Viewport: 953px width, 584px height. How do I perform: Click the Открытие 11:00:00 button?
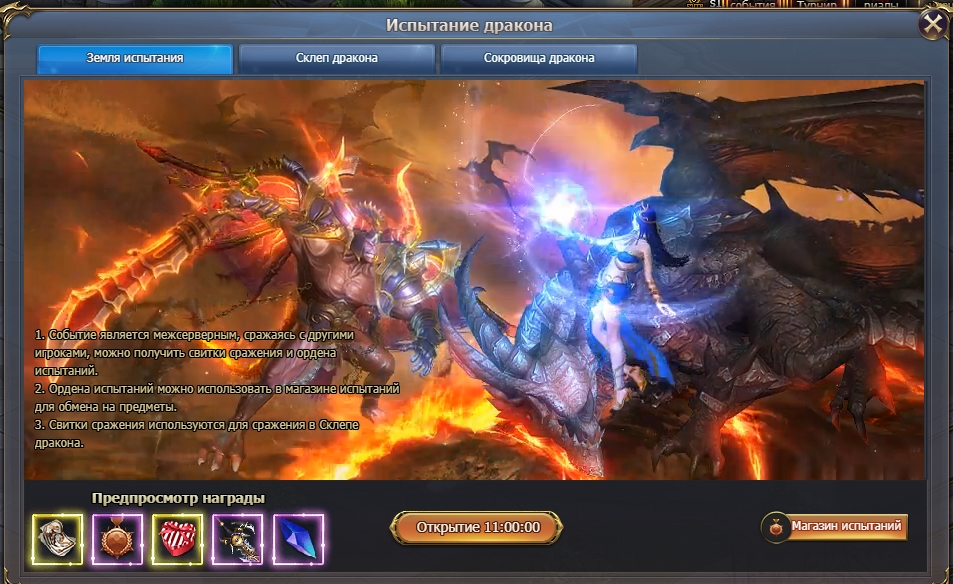[x=478, y=528]
